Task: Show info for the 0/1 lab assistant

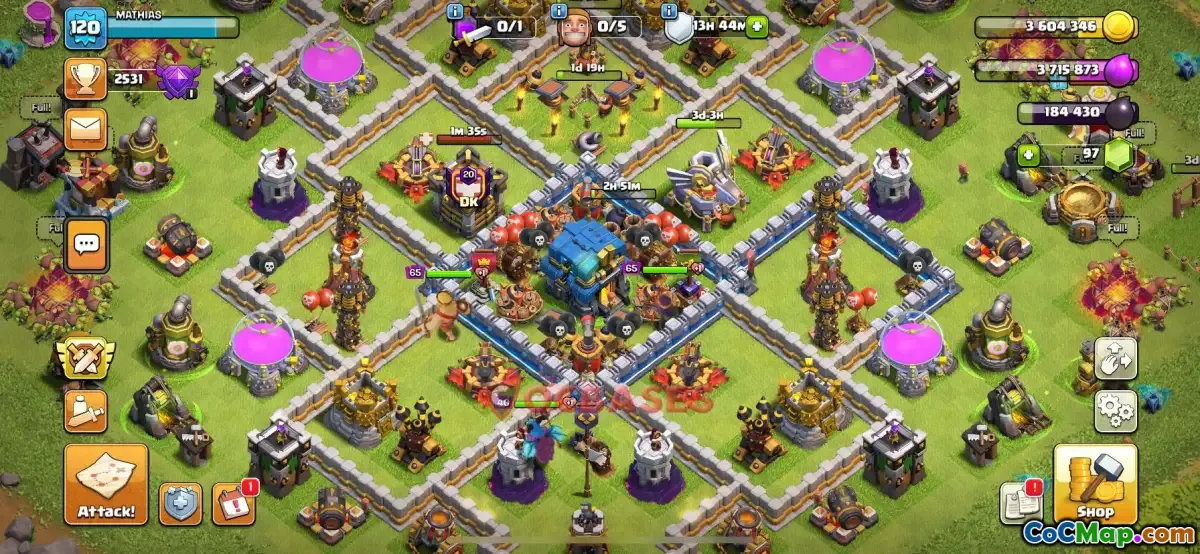Action: (456, 11)
